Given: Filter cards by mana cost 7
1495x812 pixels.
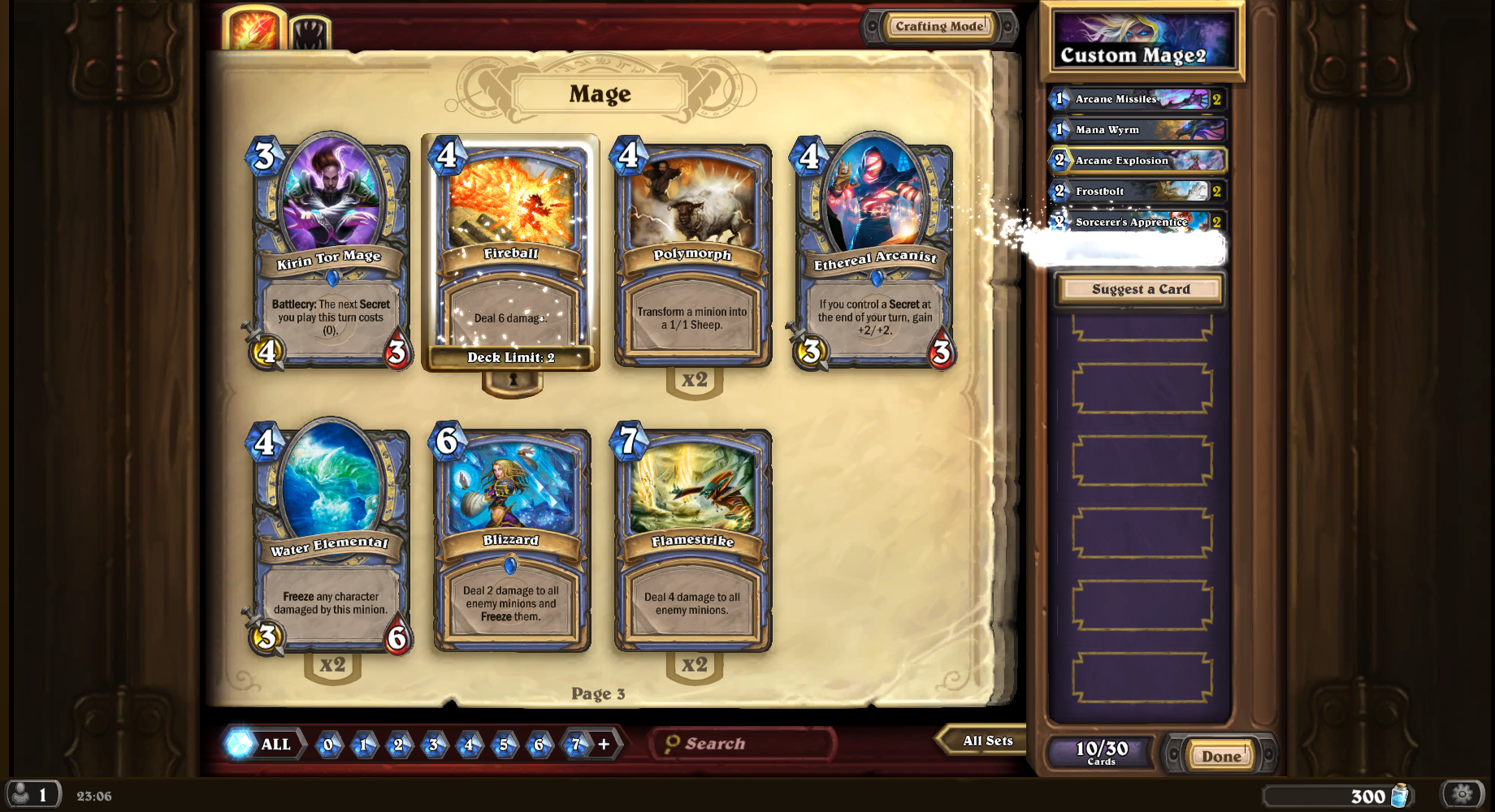Looking at the screenshot, I should click(573, 744).
